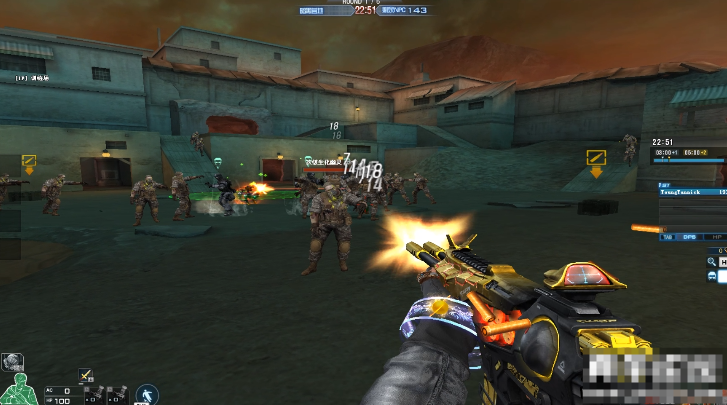Activate the blue running figure ability icon
This screenshot has width=727, height=405.
pyautogui.click(x=148, y=393)
